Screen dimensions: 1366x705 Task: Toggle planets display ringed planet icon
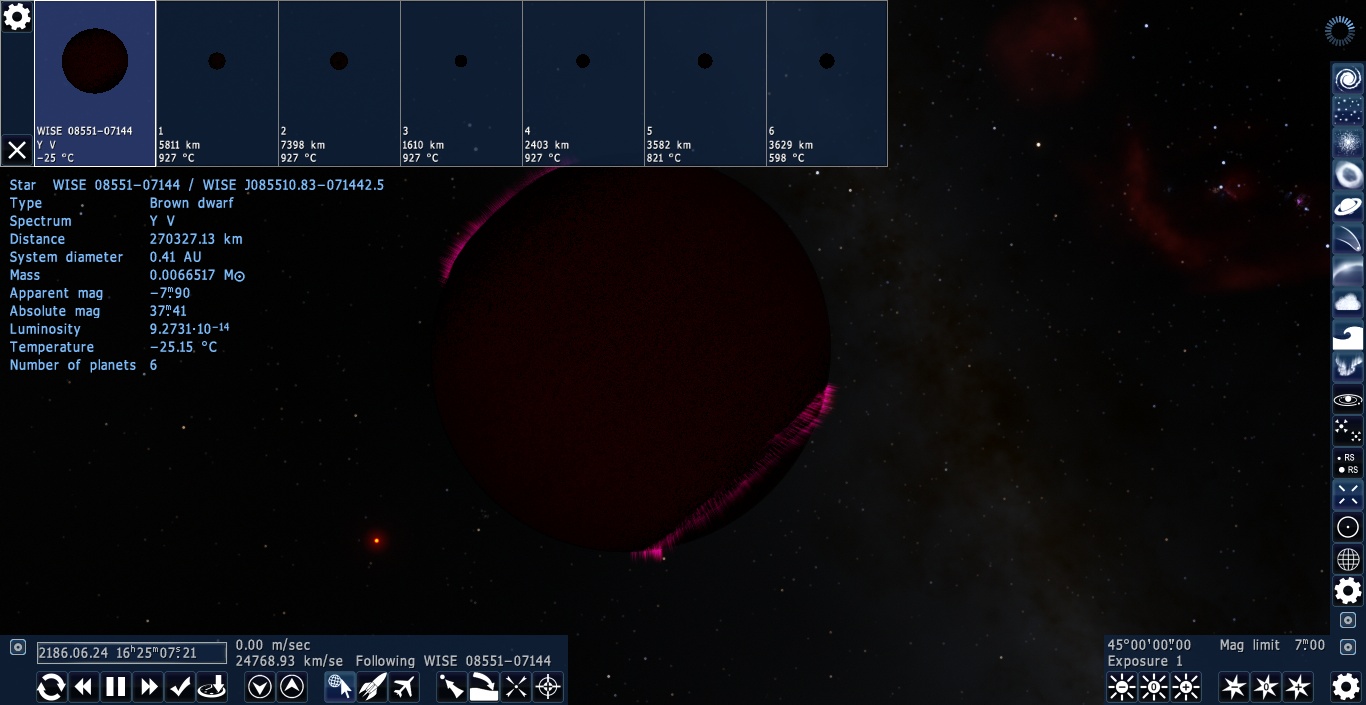[1347, 207]
